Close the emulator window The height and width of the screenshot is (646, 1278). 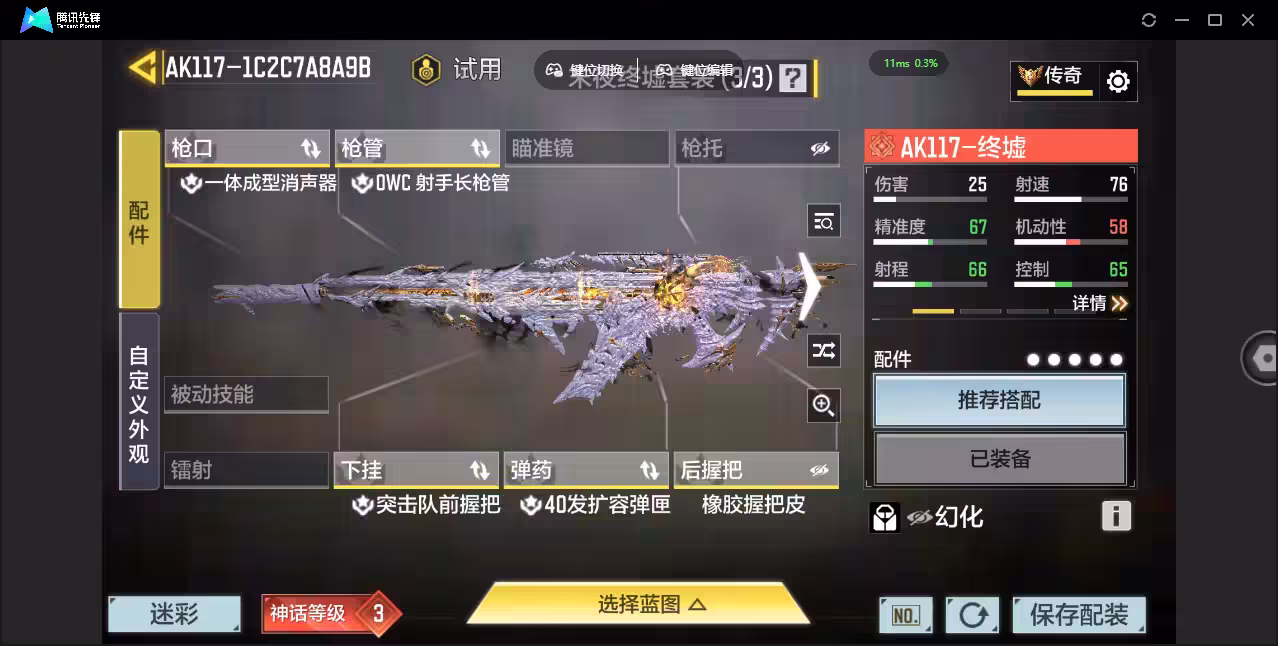click(1248, 20)
